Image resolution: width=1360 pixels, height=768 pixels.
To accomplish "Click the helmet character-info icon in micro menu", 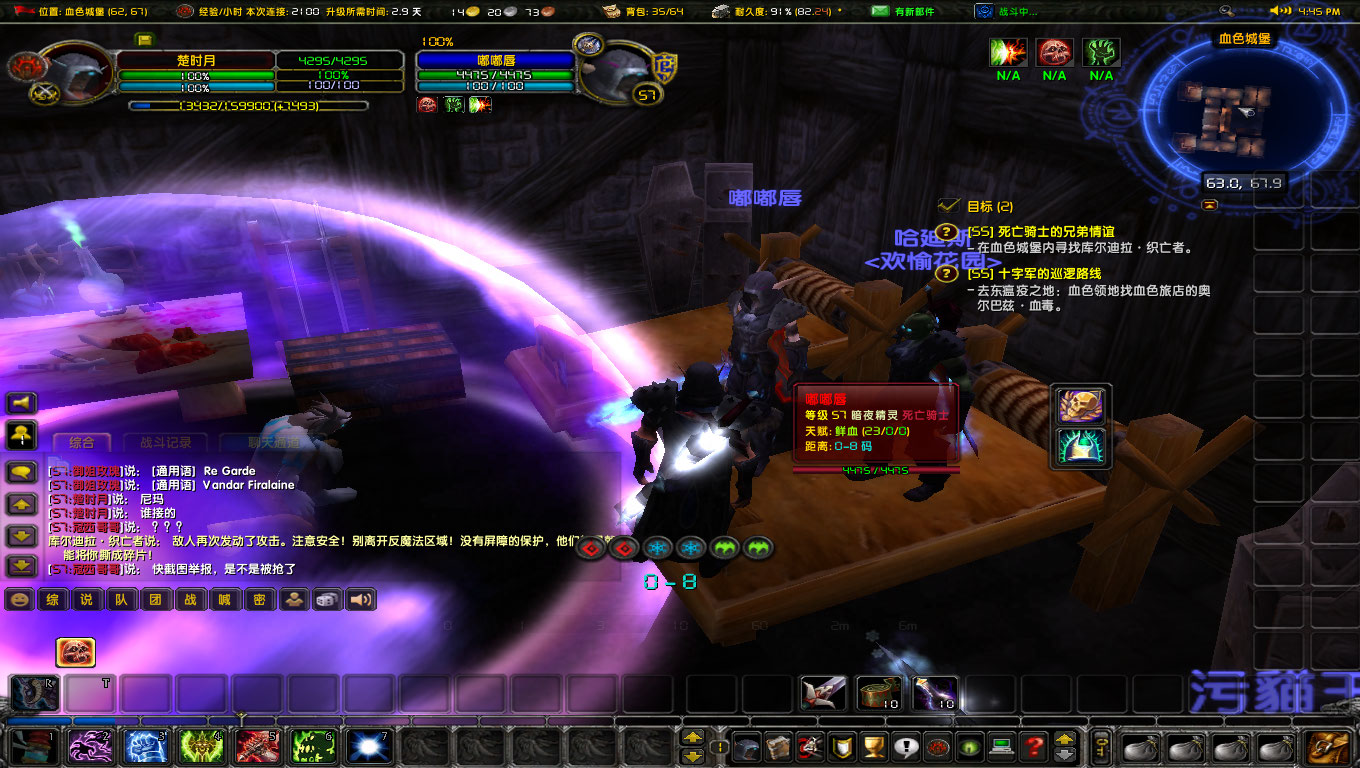I will point(747,750).
